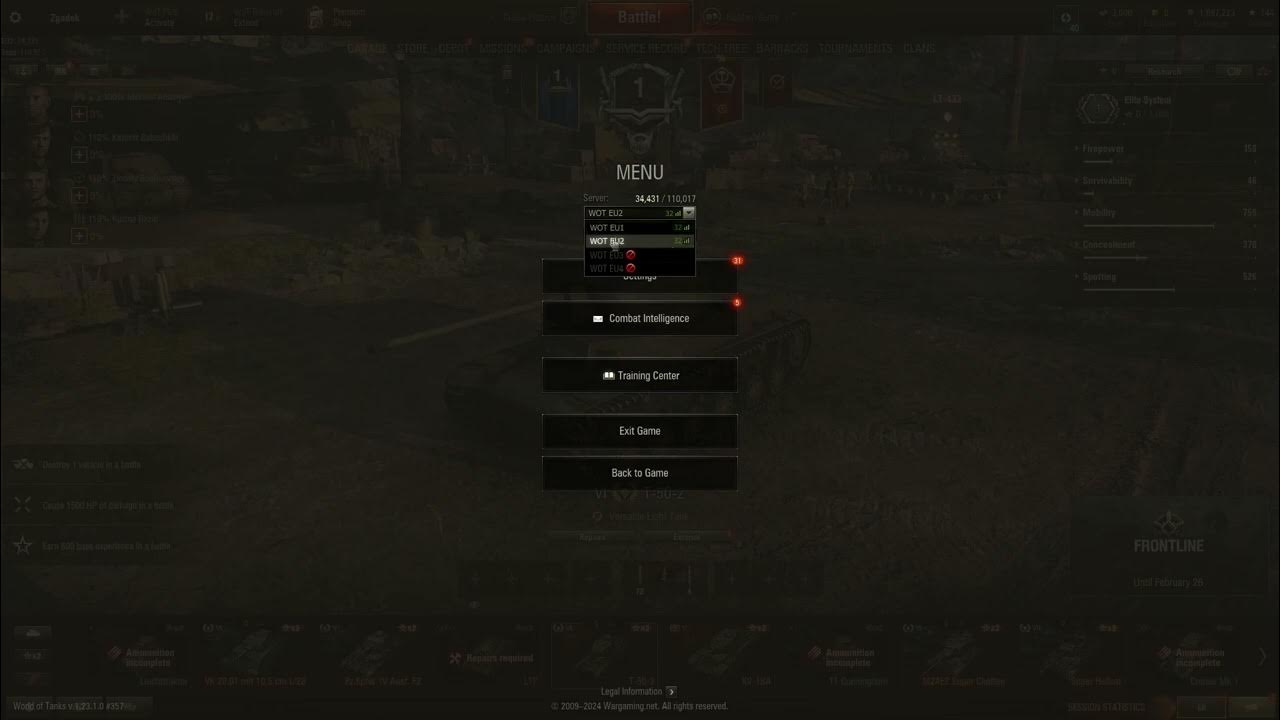Click the settings gear in the top-left corner
Screen dimensions: 1280x720
[14, 17]
